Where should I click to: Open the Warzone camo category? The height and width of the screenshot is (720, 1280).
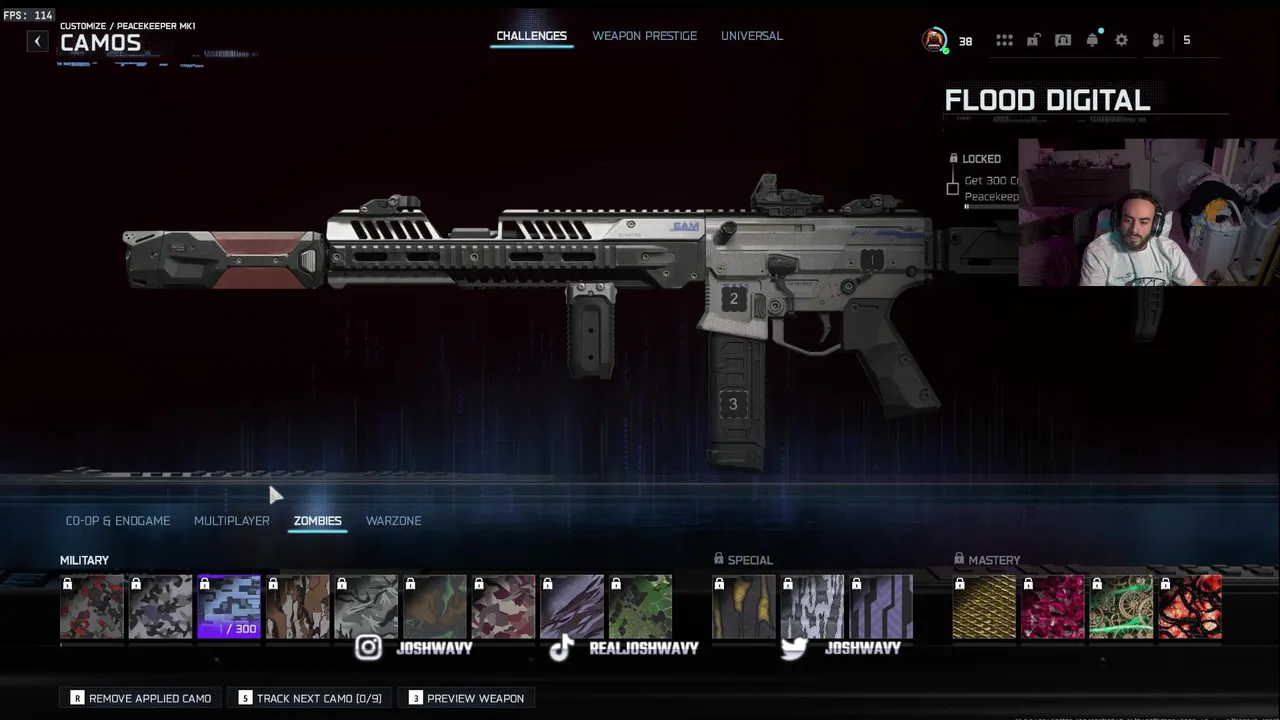tap(393, 521)
